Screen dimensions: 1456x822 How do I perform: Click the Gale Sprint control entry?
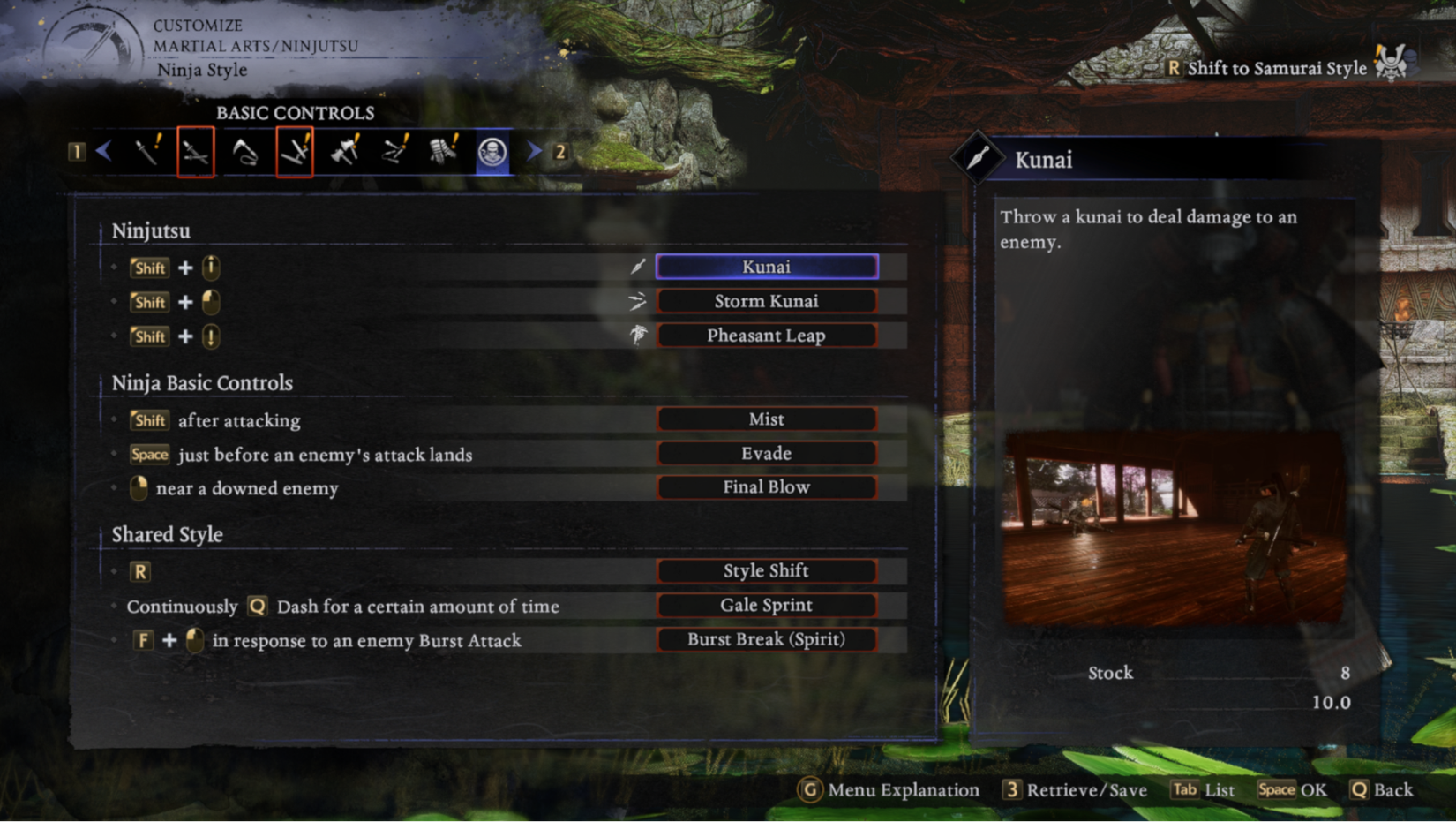[766, 605]
